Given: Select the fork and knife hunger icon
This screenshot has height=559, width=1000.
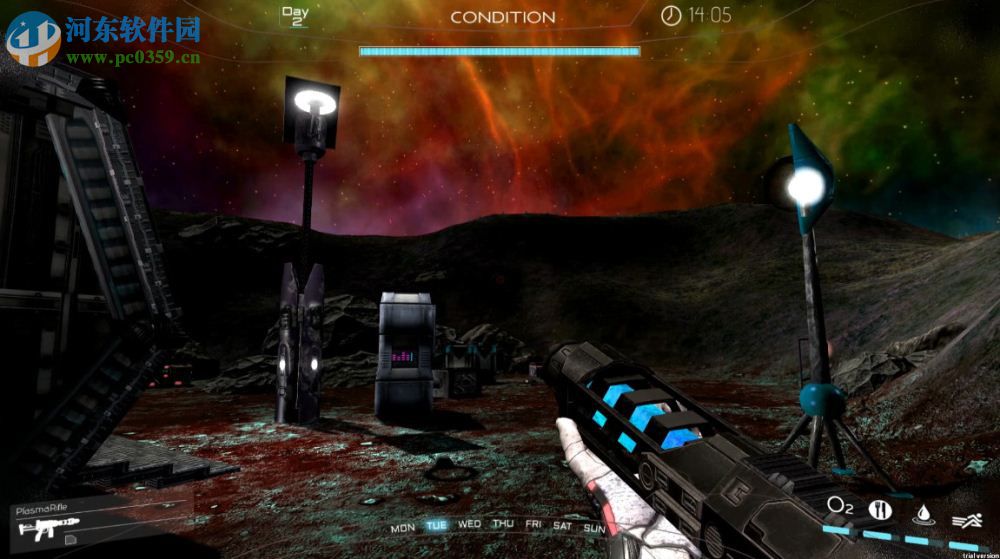Looking at the screenshot, I should [881, 509].
